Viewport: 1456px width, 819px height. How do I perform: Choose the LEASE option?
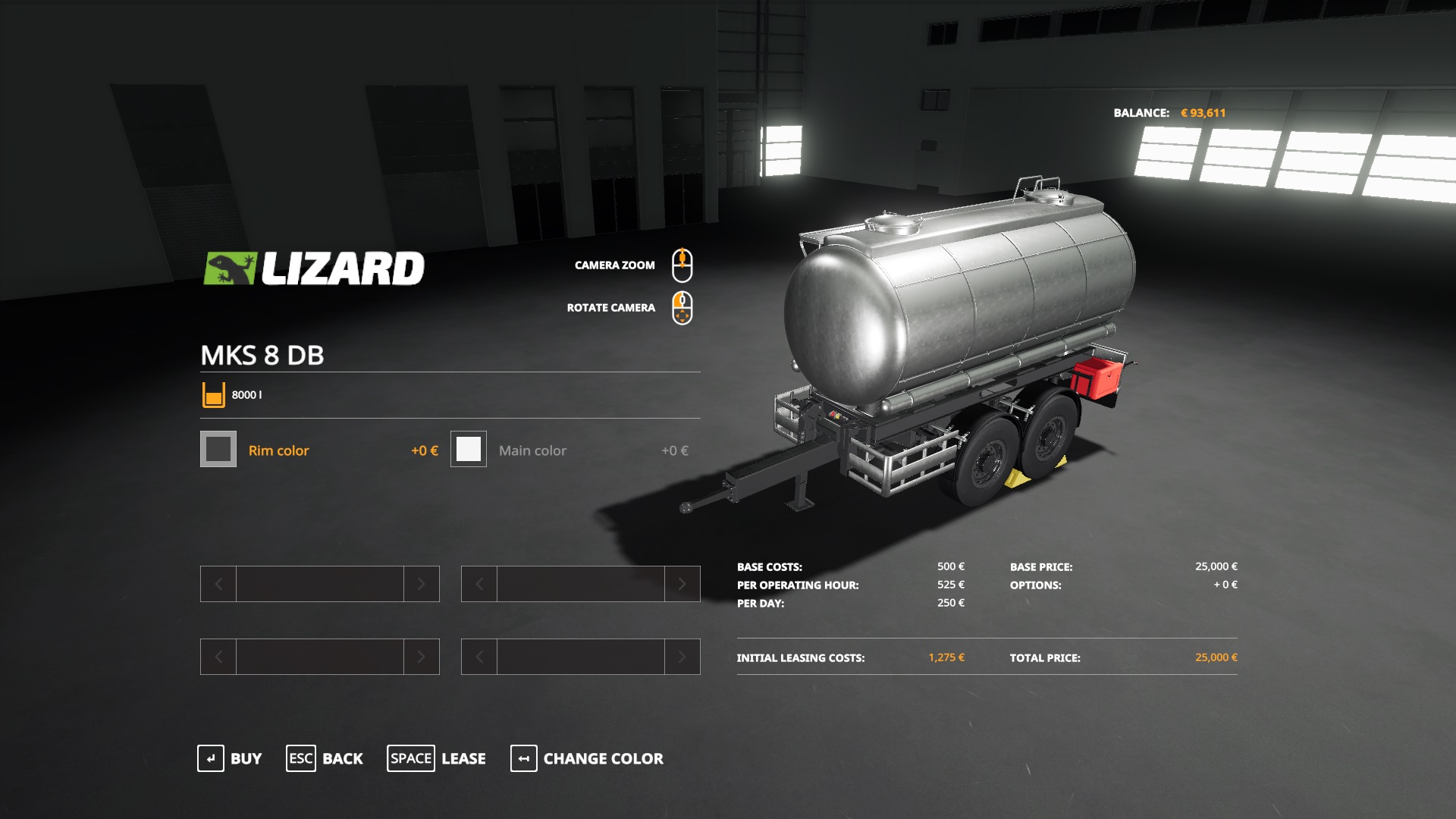coord(463,758)
